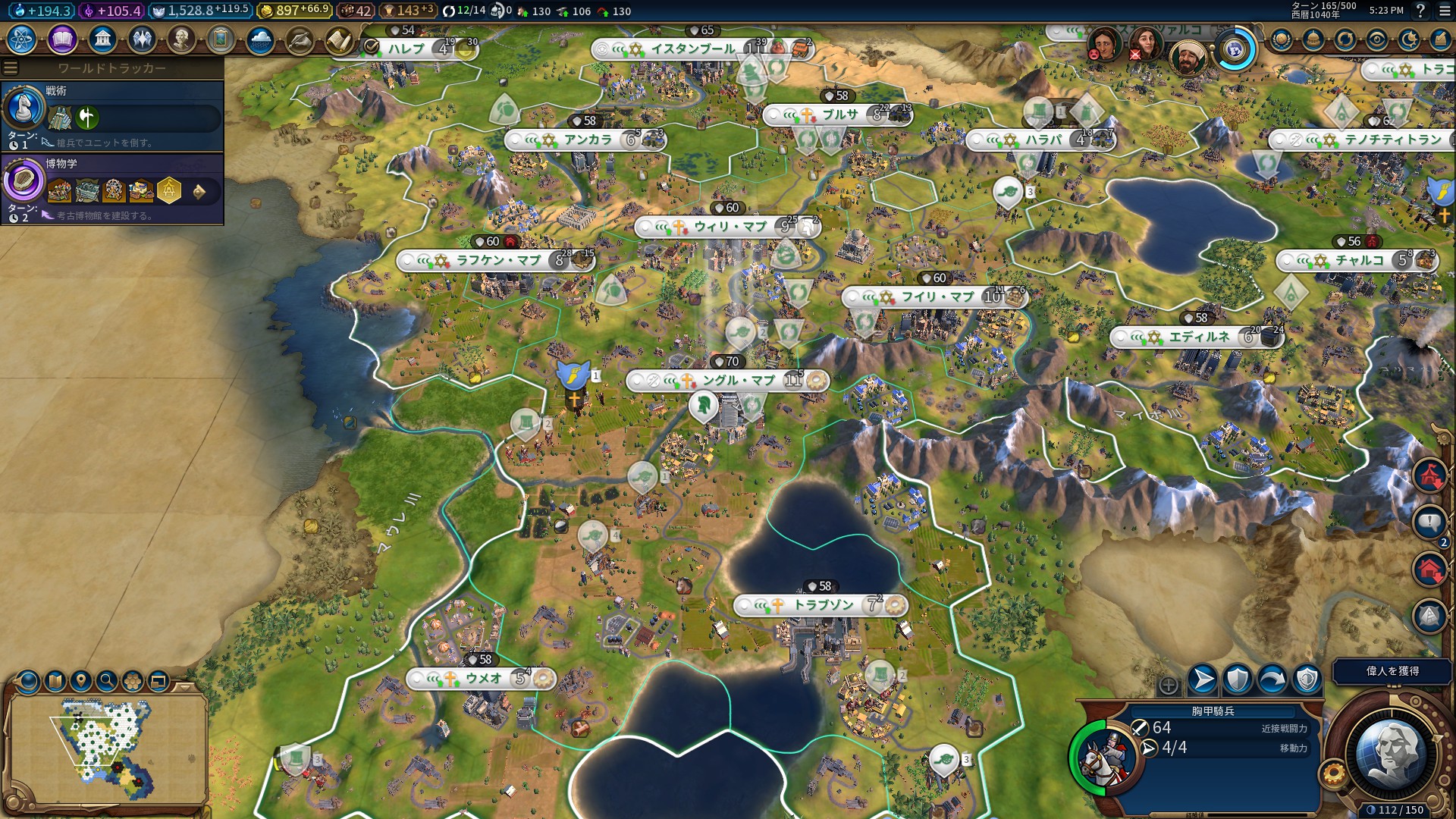Open the climate rain cloud icon
1456x819 pixels.
point(260,39)
